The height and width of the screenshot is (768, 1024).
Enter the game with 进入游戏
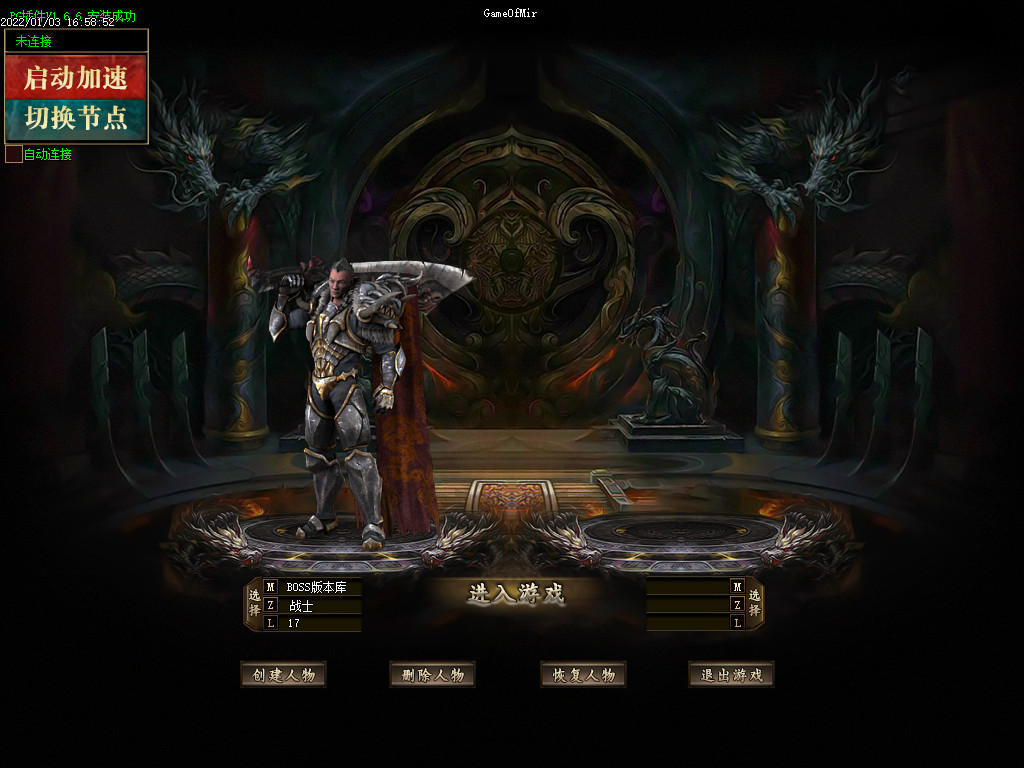pos(516,594)
